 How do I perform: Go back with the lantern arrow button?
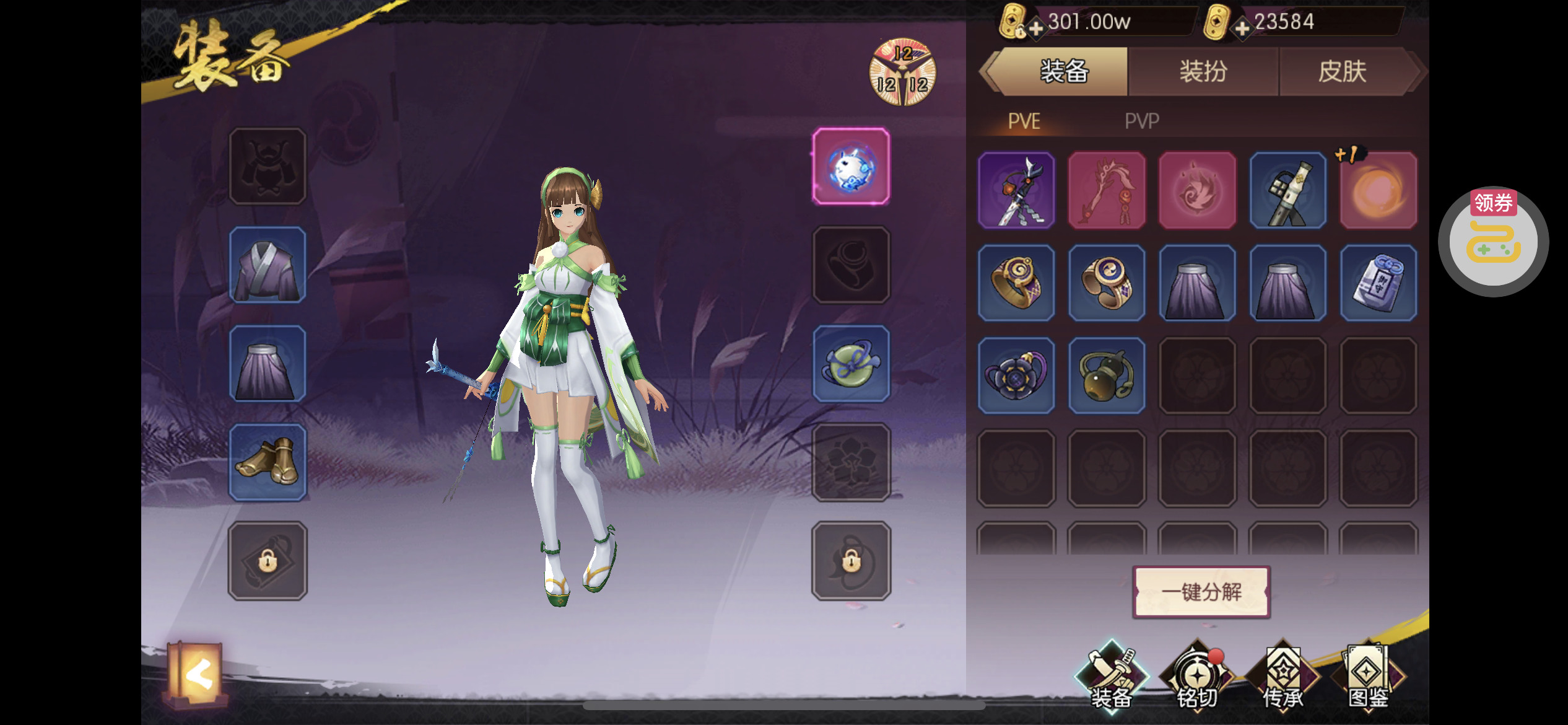click(197, 674)
